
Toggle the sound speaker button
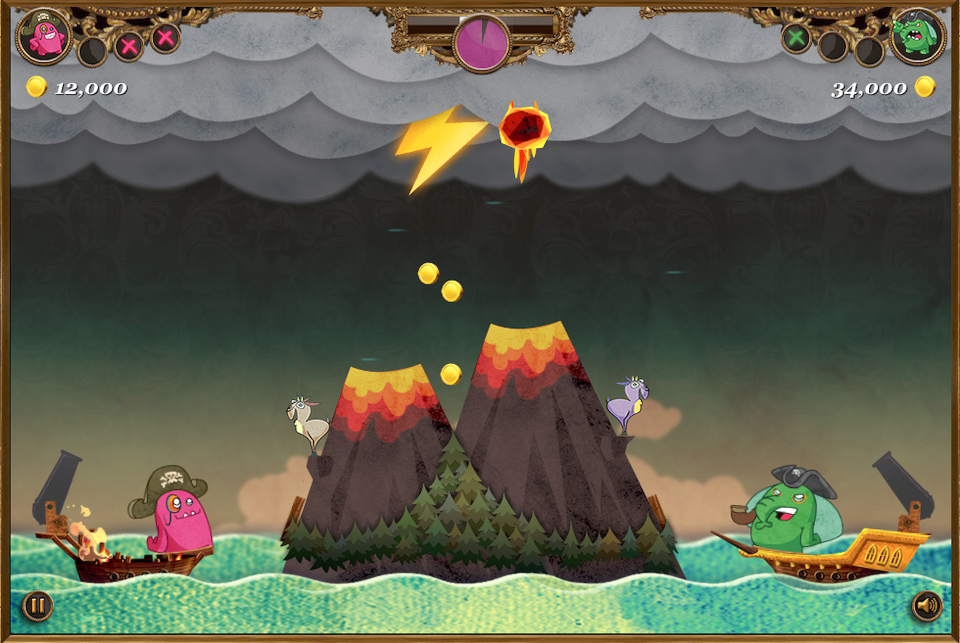click(x=927, y=605)
